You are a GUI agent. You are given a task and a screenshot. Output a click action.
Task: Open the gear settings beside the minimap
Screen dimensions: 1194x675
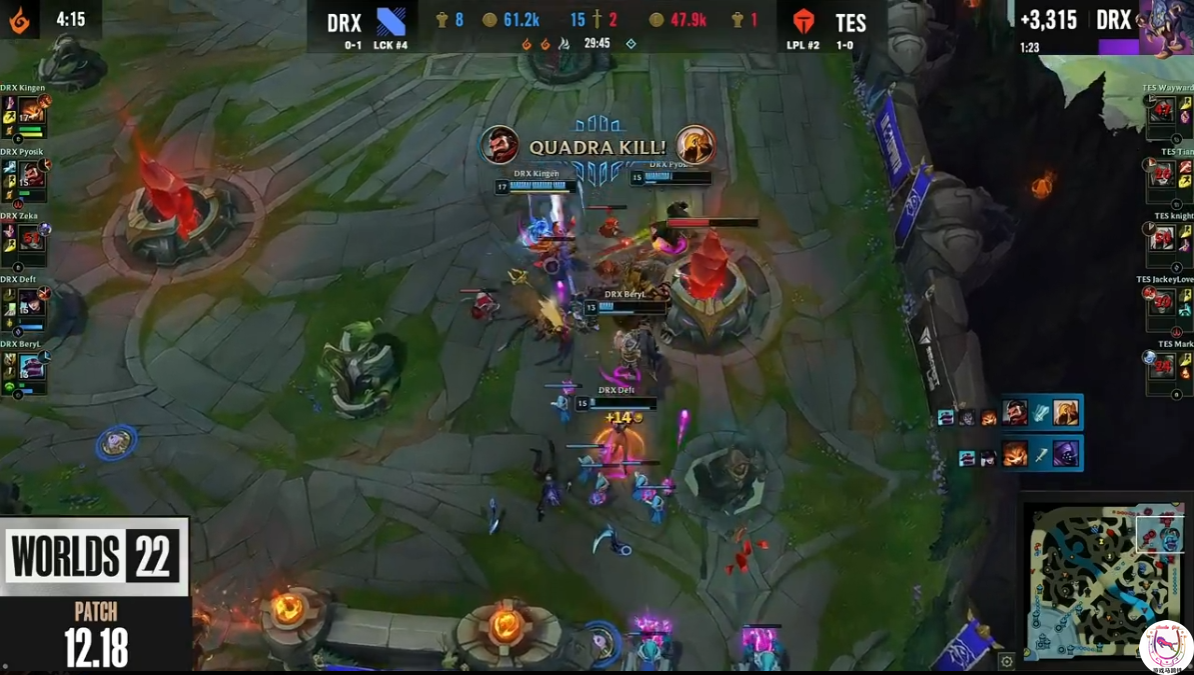click(x=1007, y=661)
